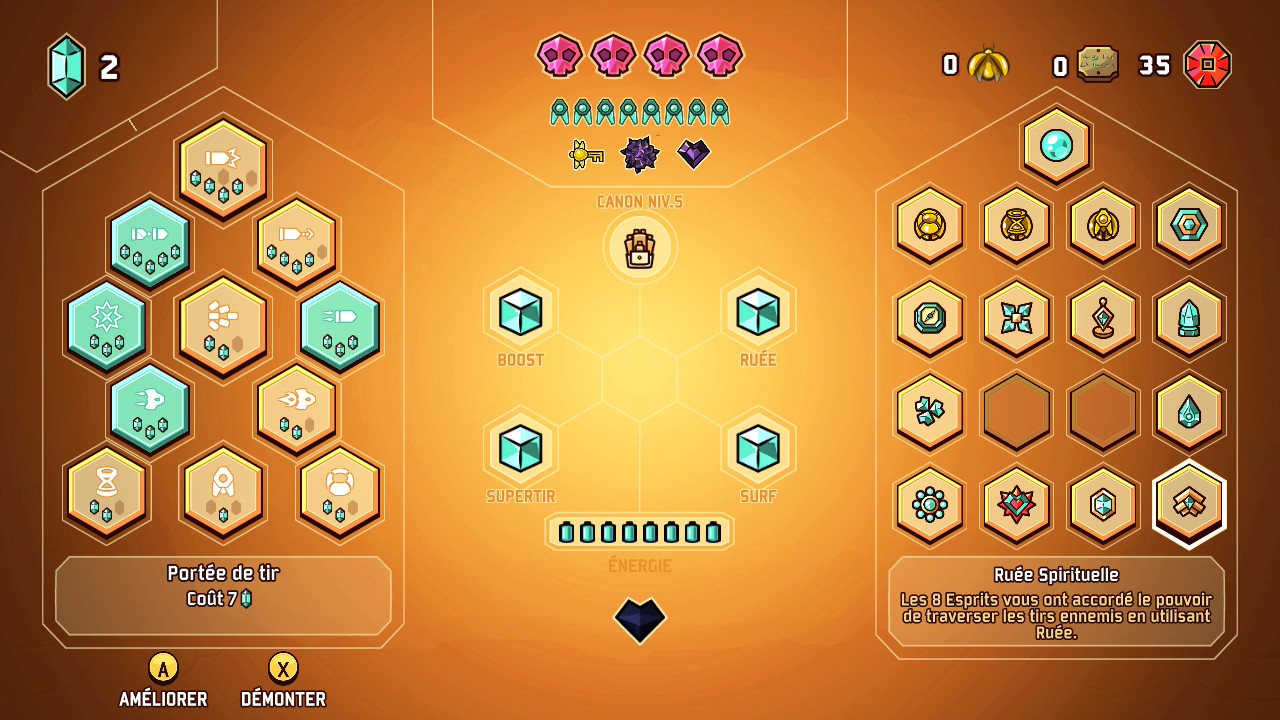1280x720 pixels.
Task: Select the Boost skill cube
Action: (520, 311)
